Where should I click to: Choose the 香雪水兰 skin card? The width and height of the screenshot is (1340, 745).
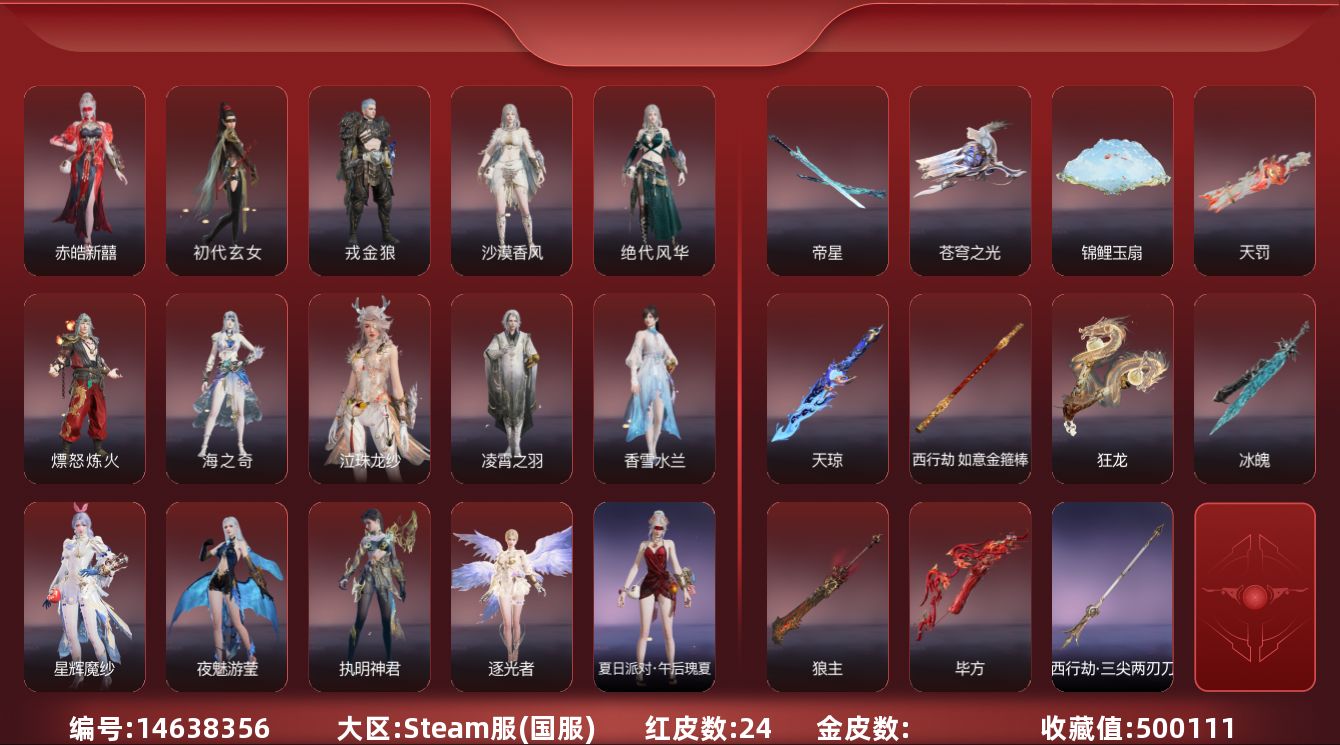click(654, 389)
